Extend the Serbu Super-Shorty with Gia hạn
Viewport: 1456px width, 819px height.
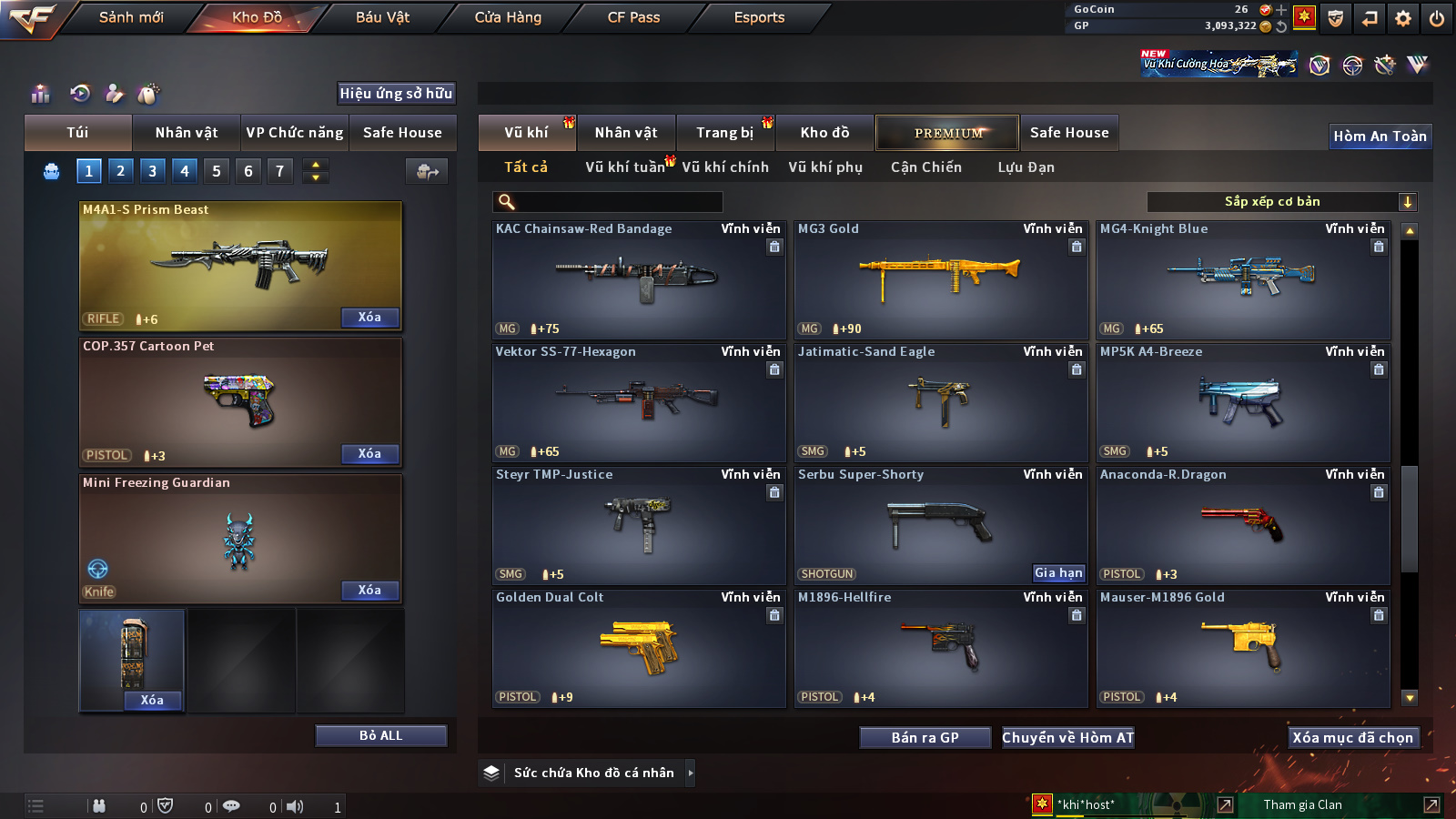pyautogui.click(x=1058, y=573)
